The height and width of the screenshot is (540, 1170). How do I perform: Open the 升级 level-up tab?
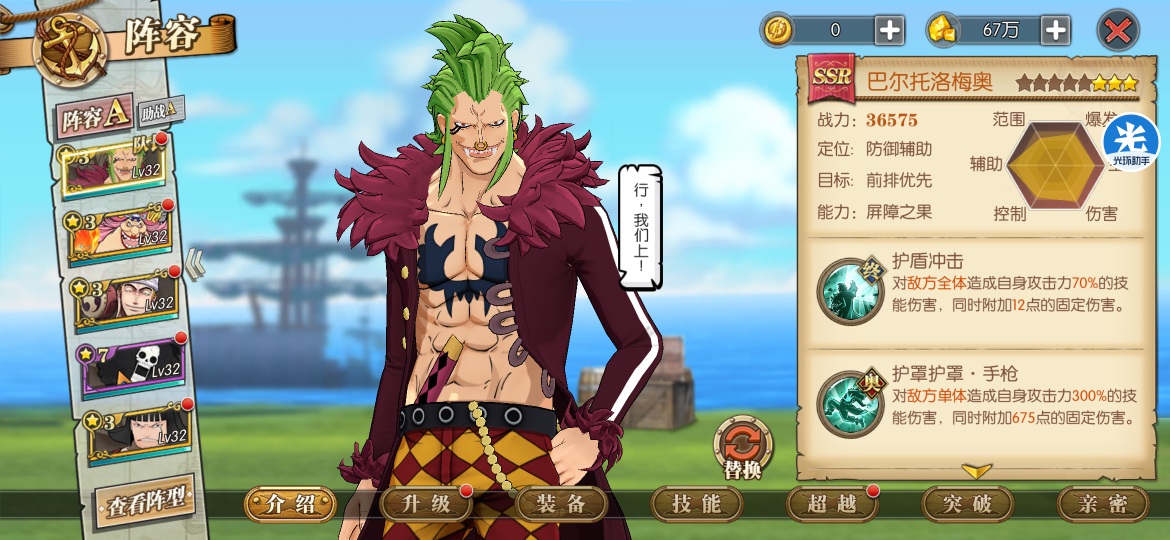click(427, 504)
